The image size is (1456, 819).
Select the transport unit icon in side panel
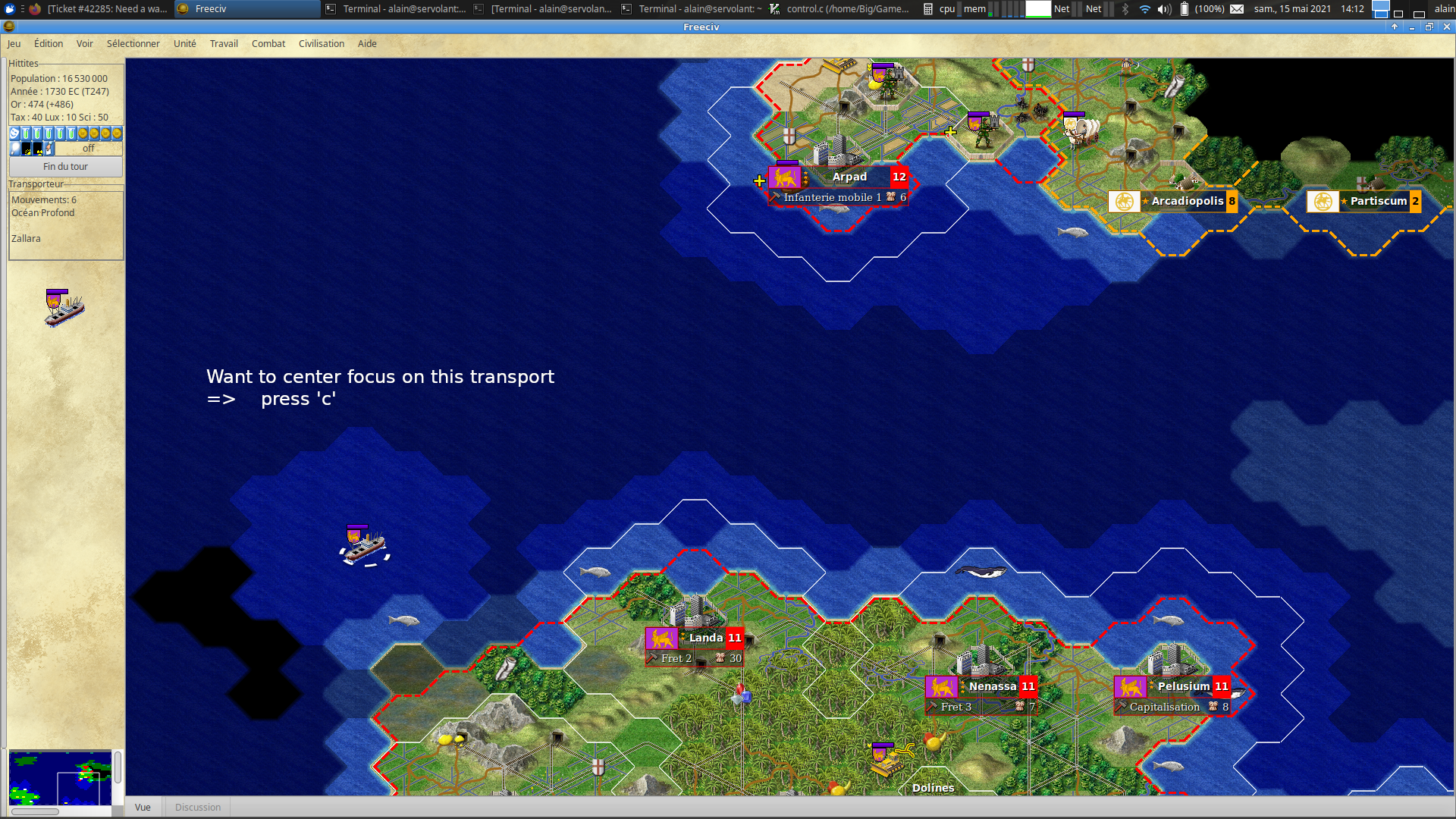tap(64, 308)
